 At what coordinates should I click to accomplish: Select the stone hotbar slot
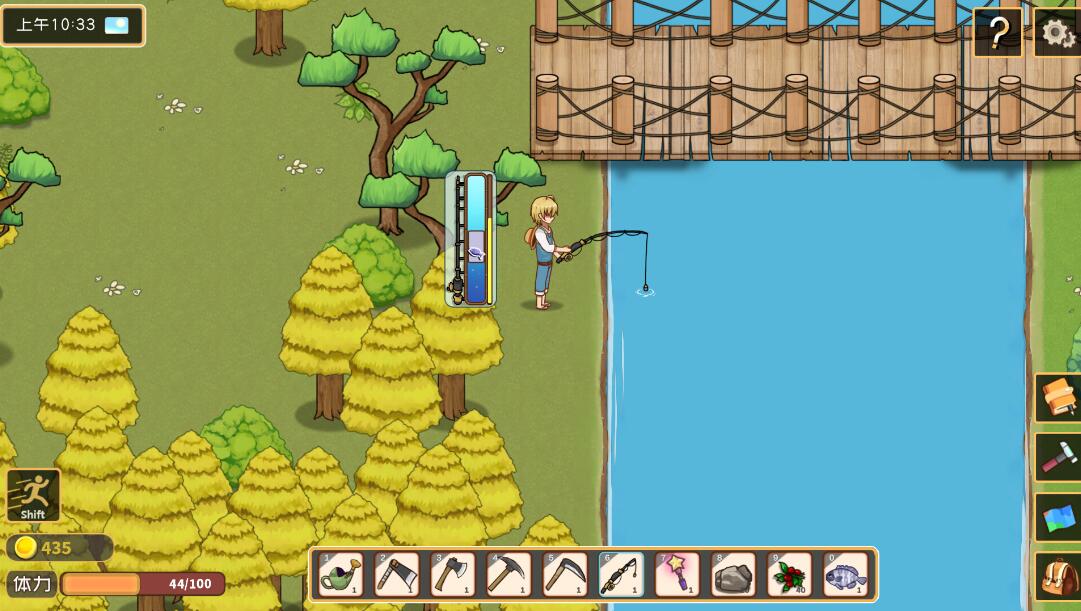coord(733,574)
